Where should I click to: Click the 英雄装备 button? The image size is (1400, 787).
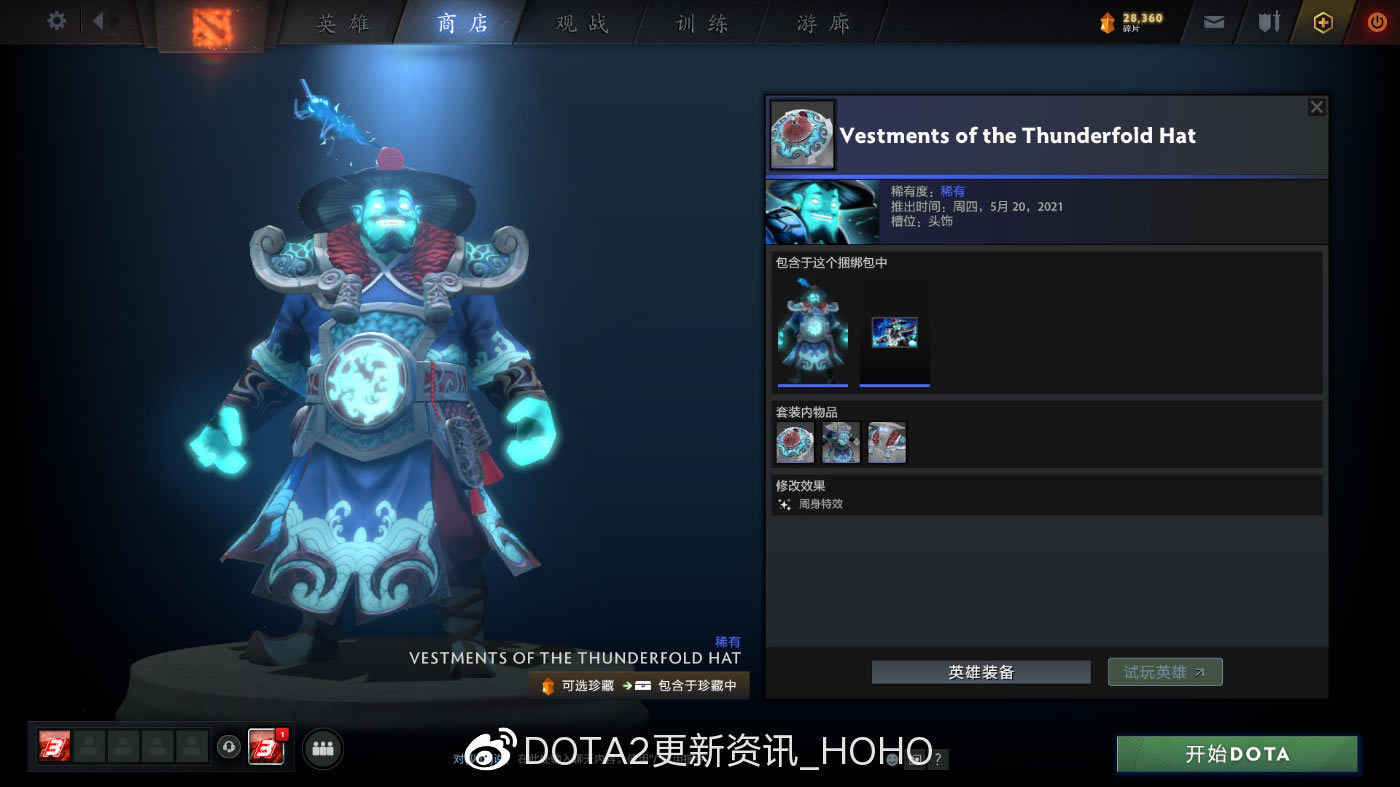(980, 671)
